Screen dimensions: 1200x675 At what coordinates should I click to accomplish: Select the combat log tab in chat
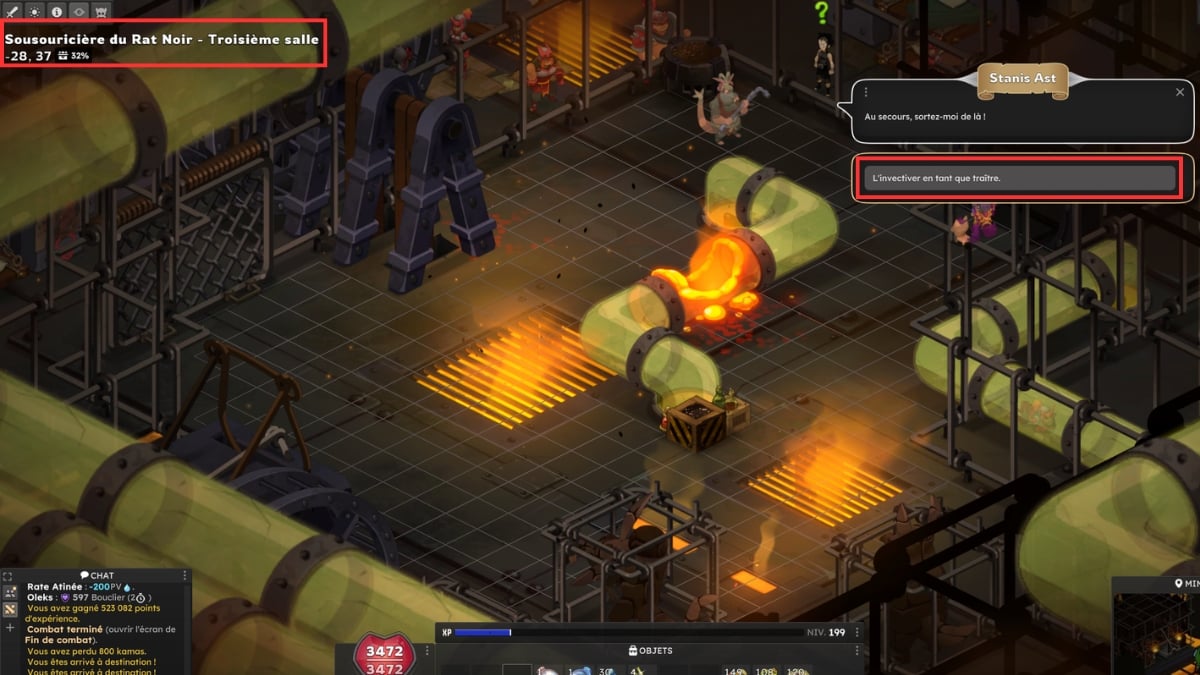(x=10, y=609)
